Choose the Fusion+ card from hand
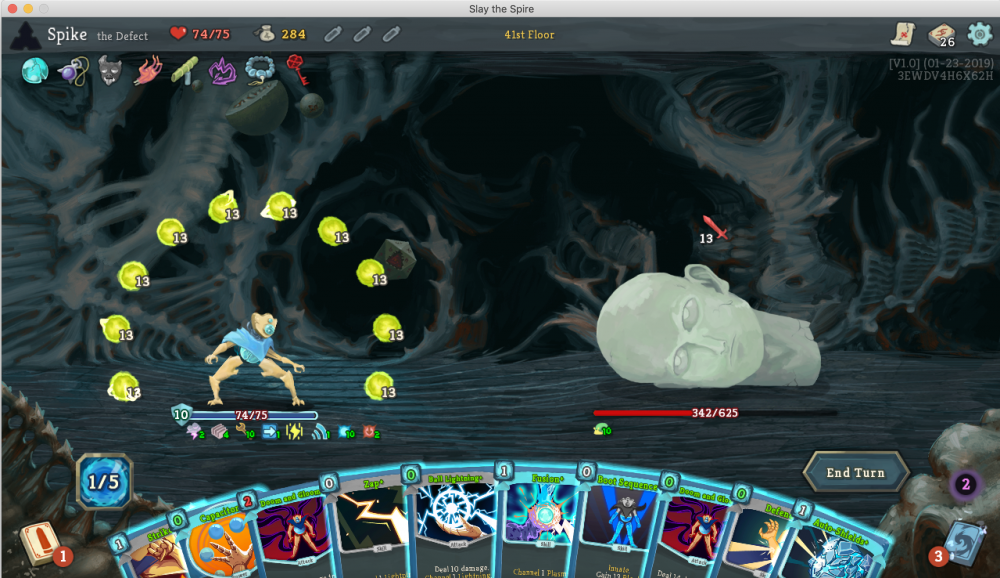The height and width of the screenshot is (578, 1000). [539, 527]
